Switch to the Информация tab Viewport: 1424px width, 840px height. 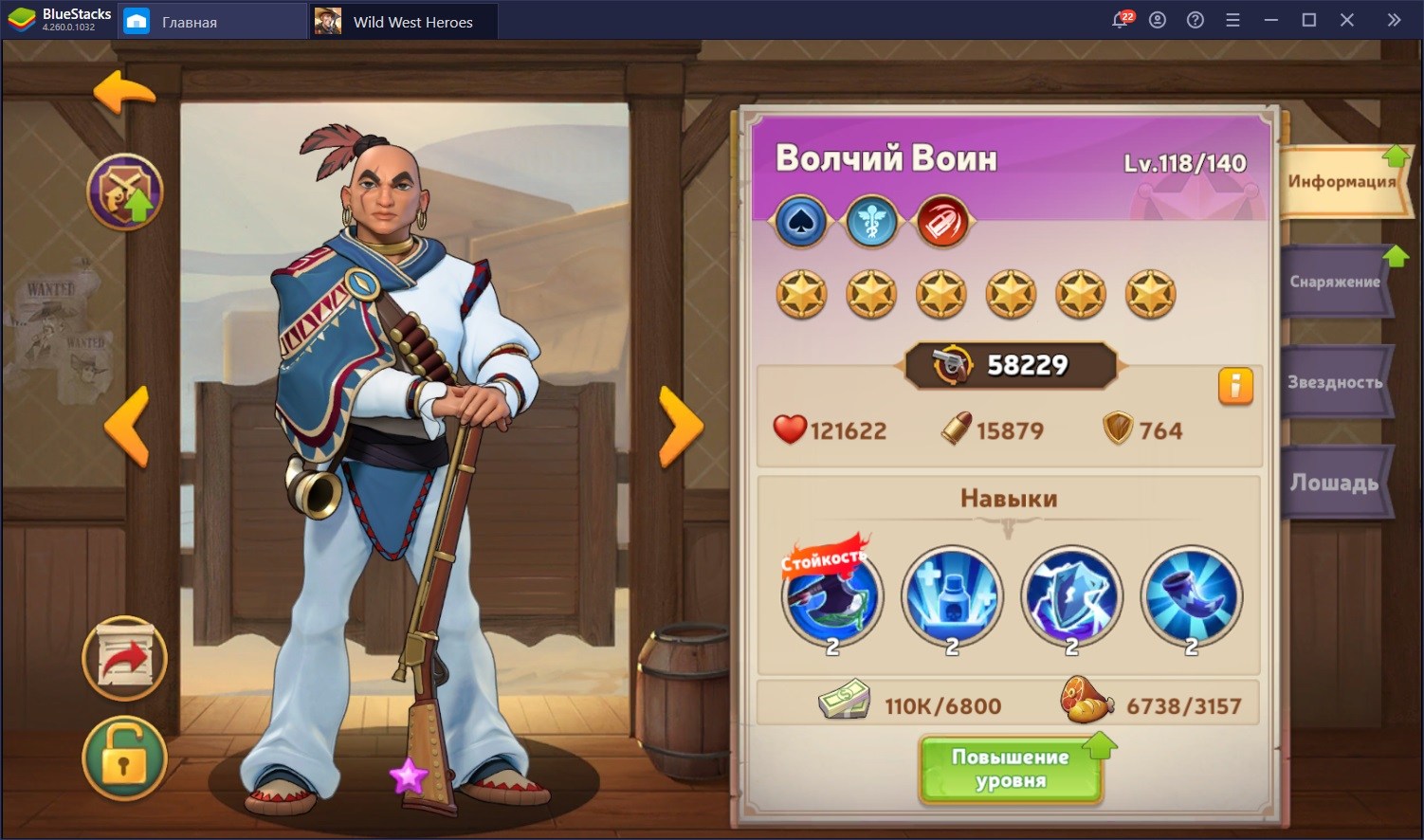1341,181
